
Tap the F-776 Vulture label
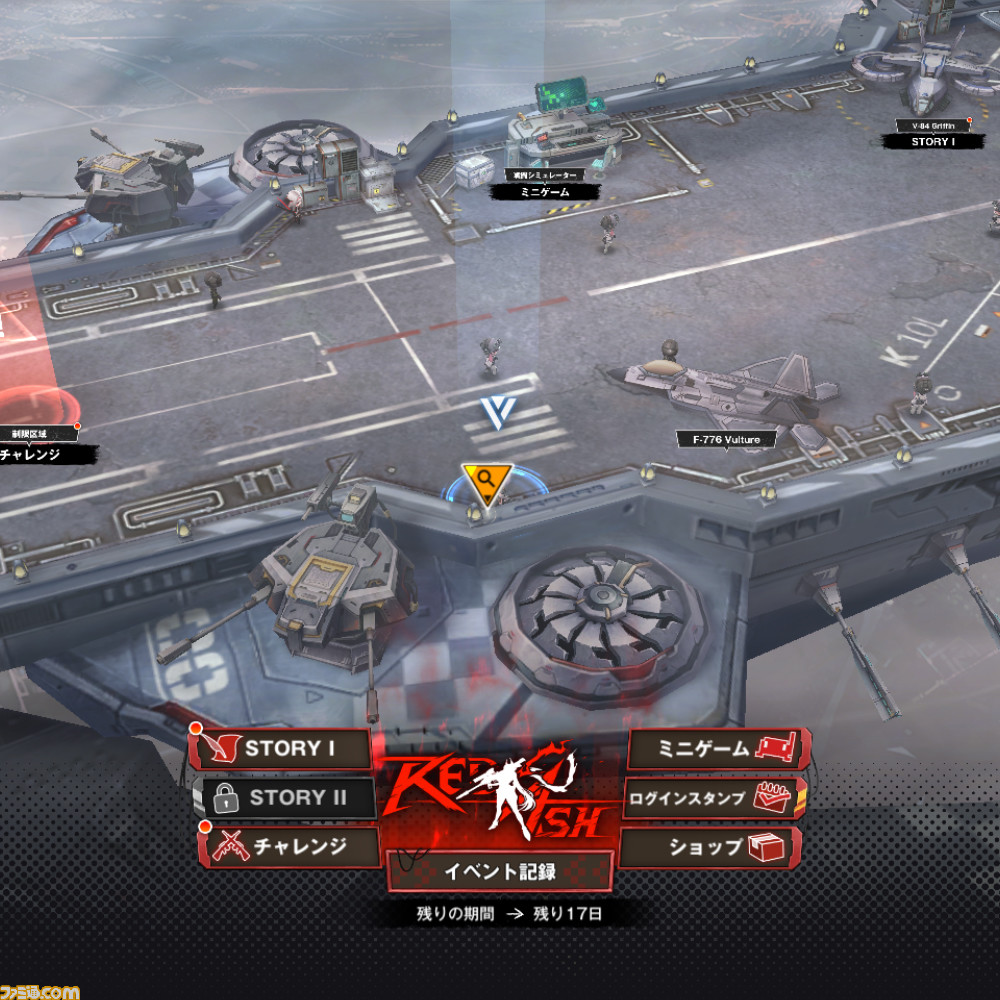tap(718, 439)
